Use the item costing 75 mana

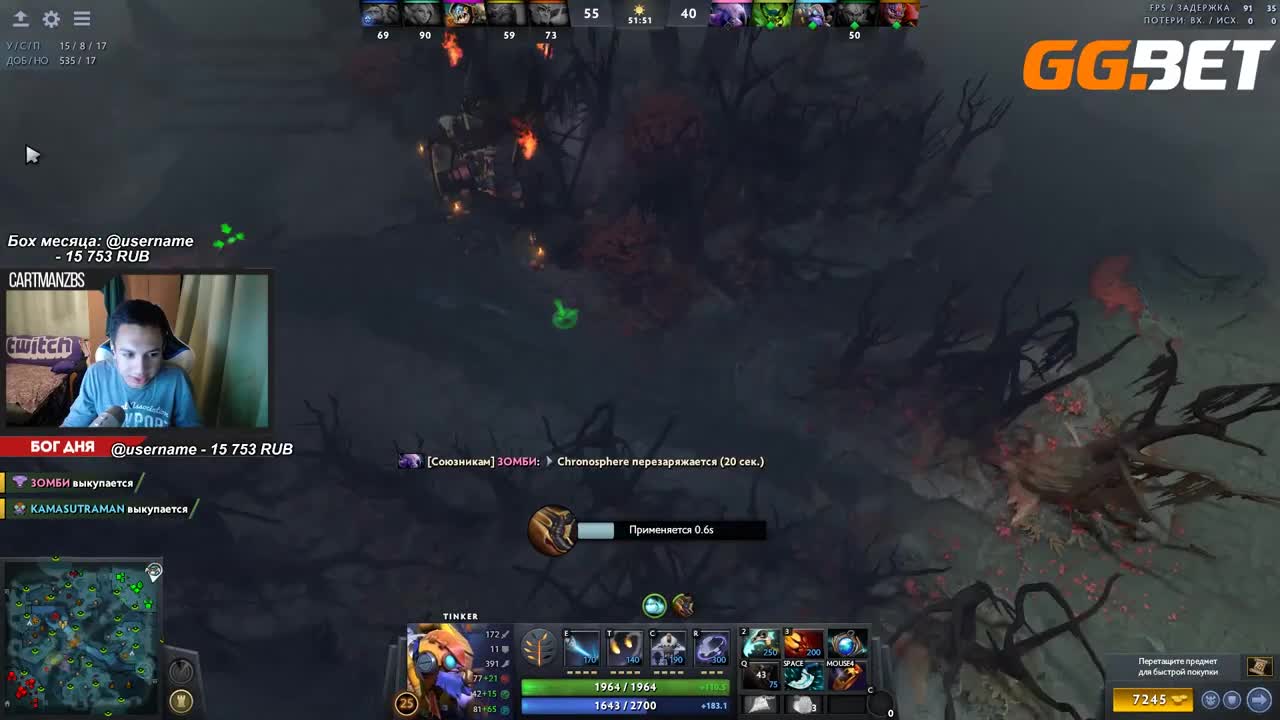pos(761,676)
